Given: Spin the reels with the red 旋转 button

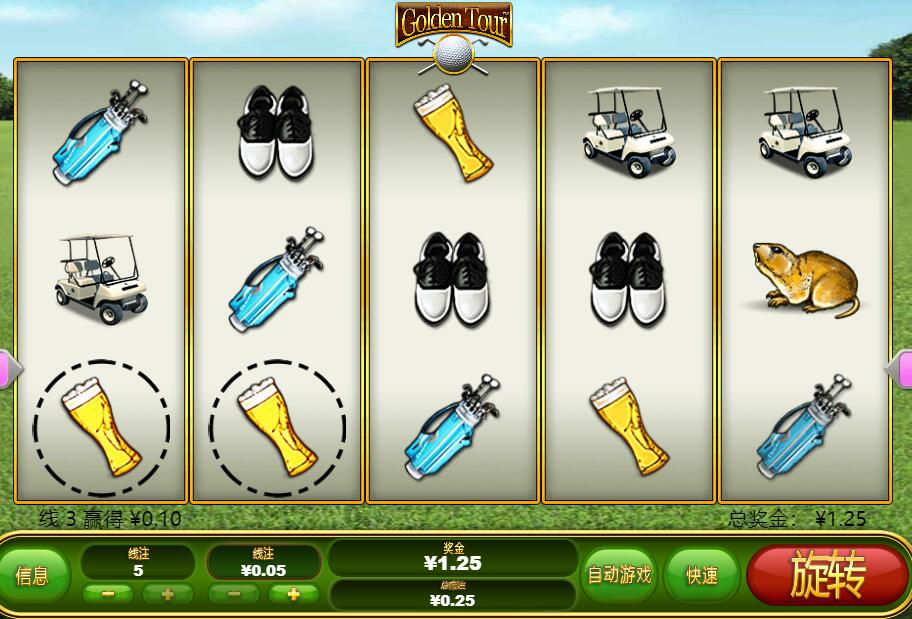Looking at the screenshot, I should coord(827,575).
